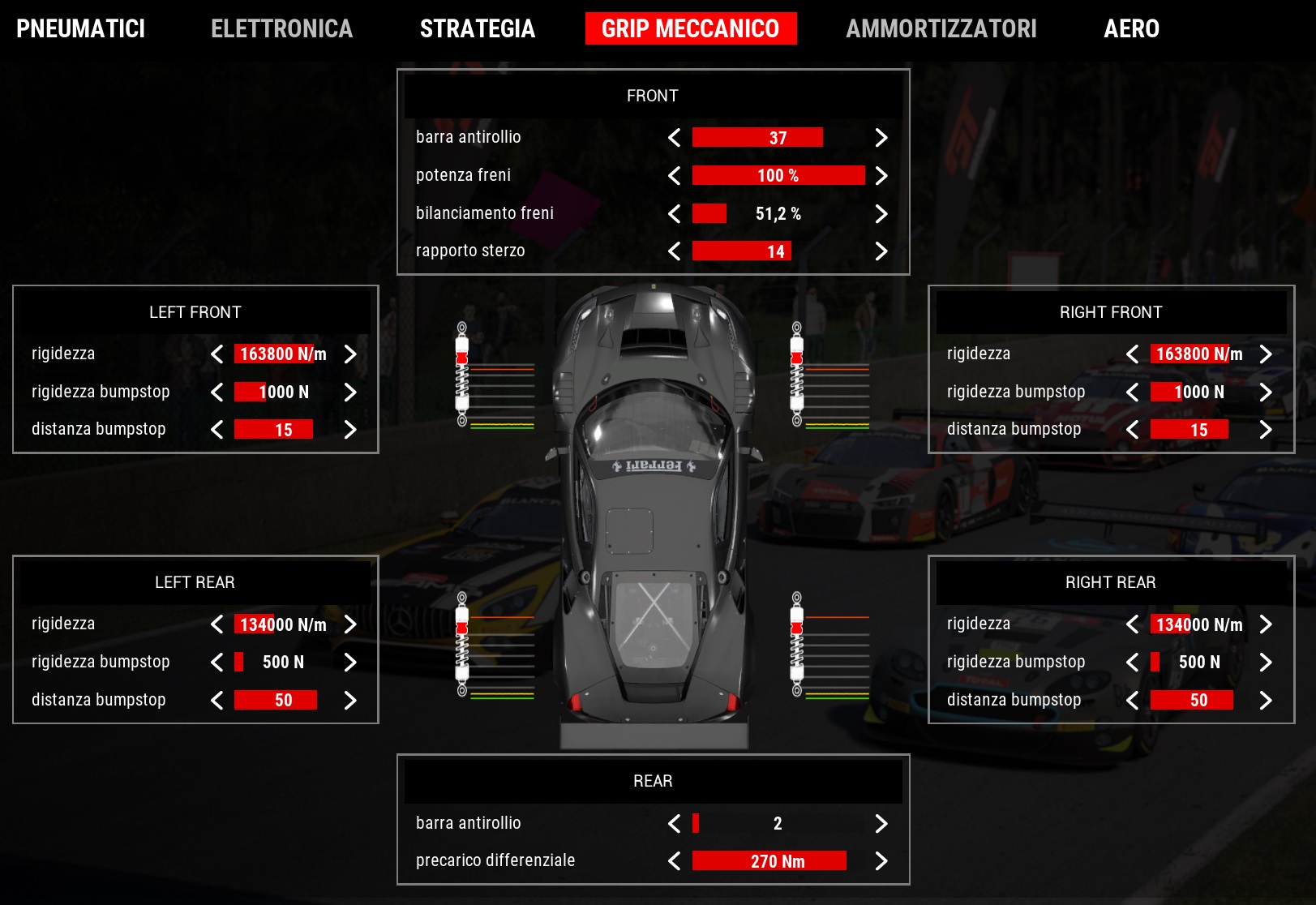Switch to the AERO tab

[x=1131, y=29]
